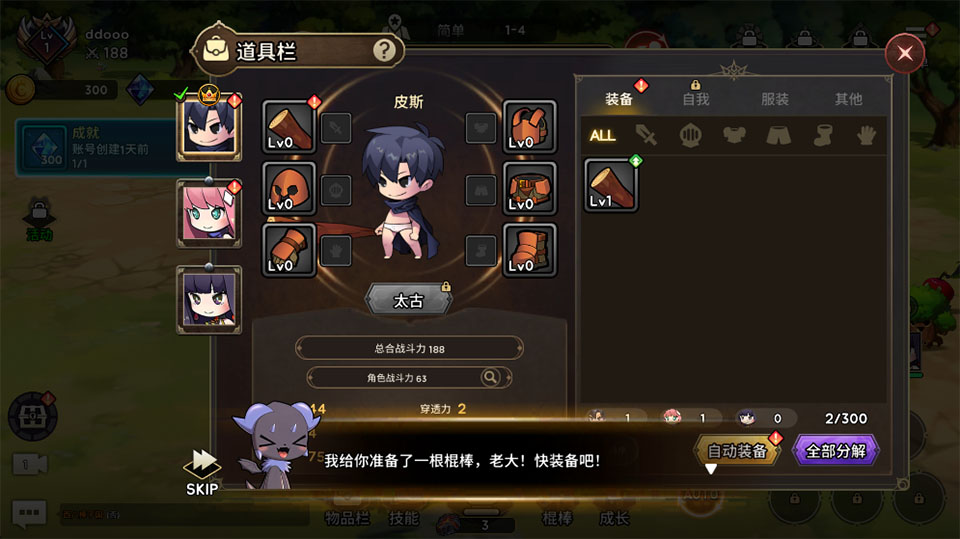Select the equipped chest armor slot
The width and height of the screenshot is (960, 539).
pos(529,127)
